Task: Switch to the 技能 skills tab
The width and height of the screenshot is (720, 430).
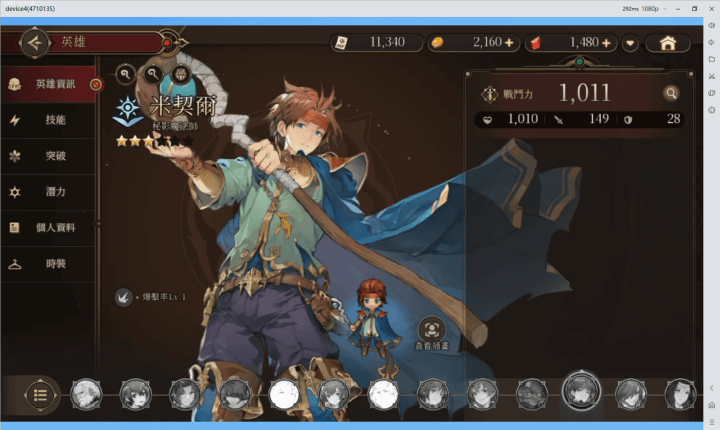Action: [50, 120]
